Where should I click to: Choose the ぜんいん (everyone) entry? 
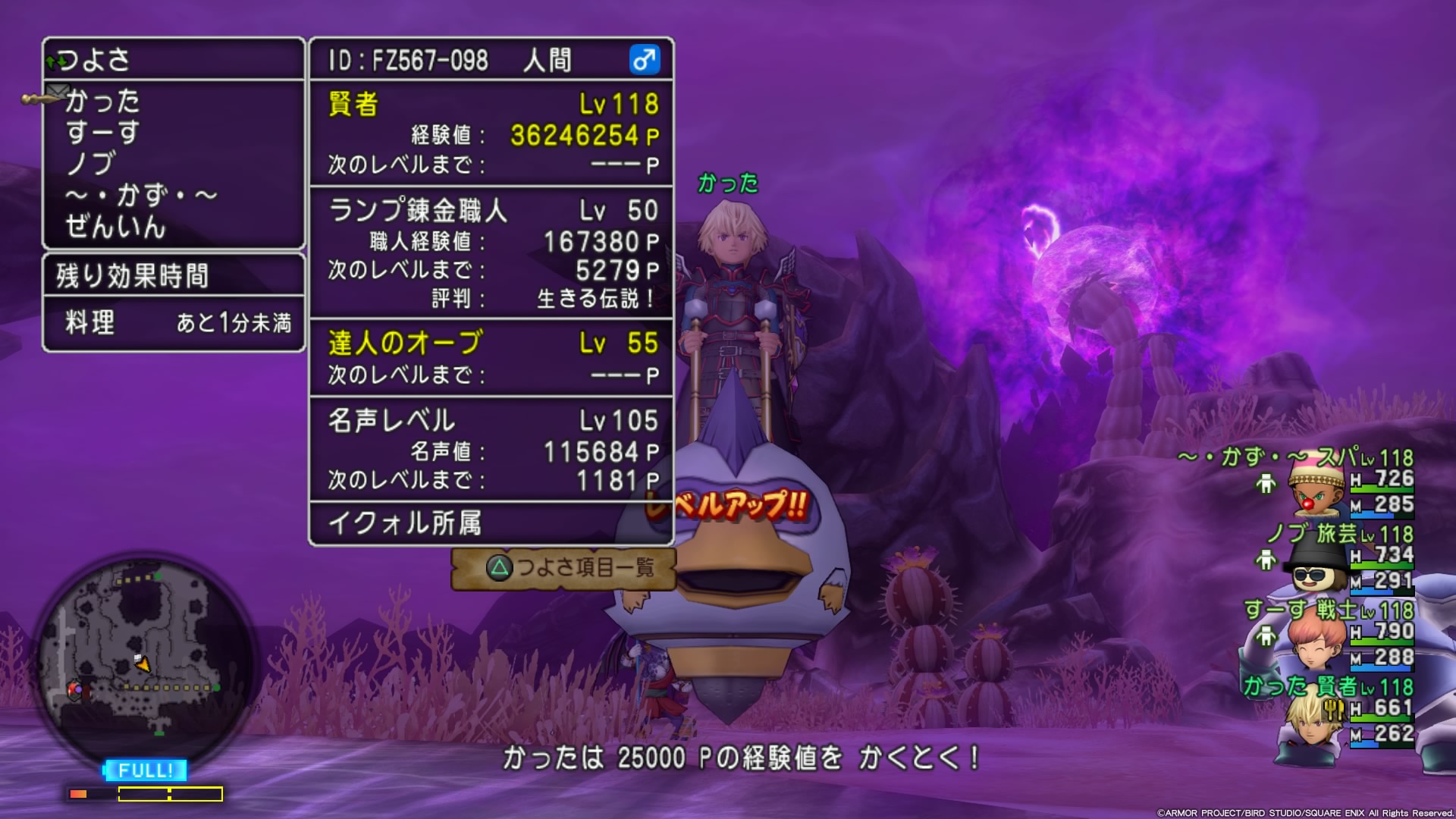point(115,227)
